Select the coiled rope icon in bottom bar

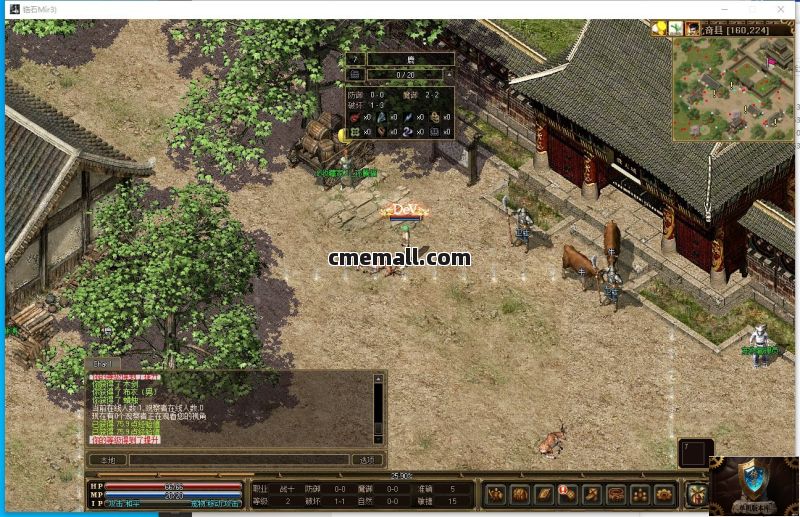[616, 494]
